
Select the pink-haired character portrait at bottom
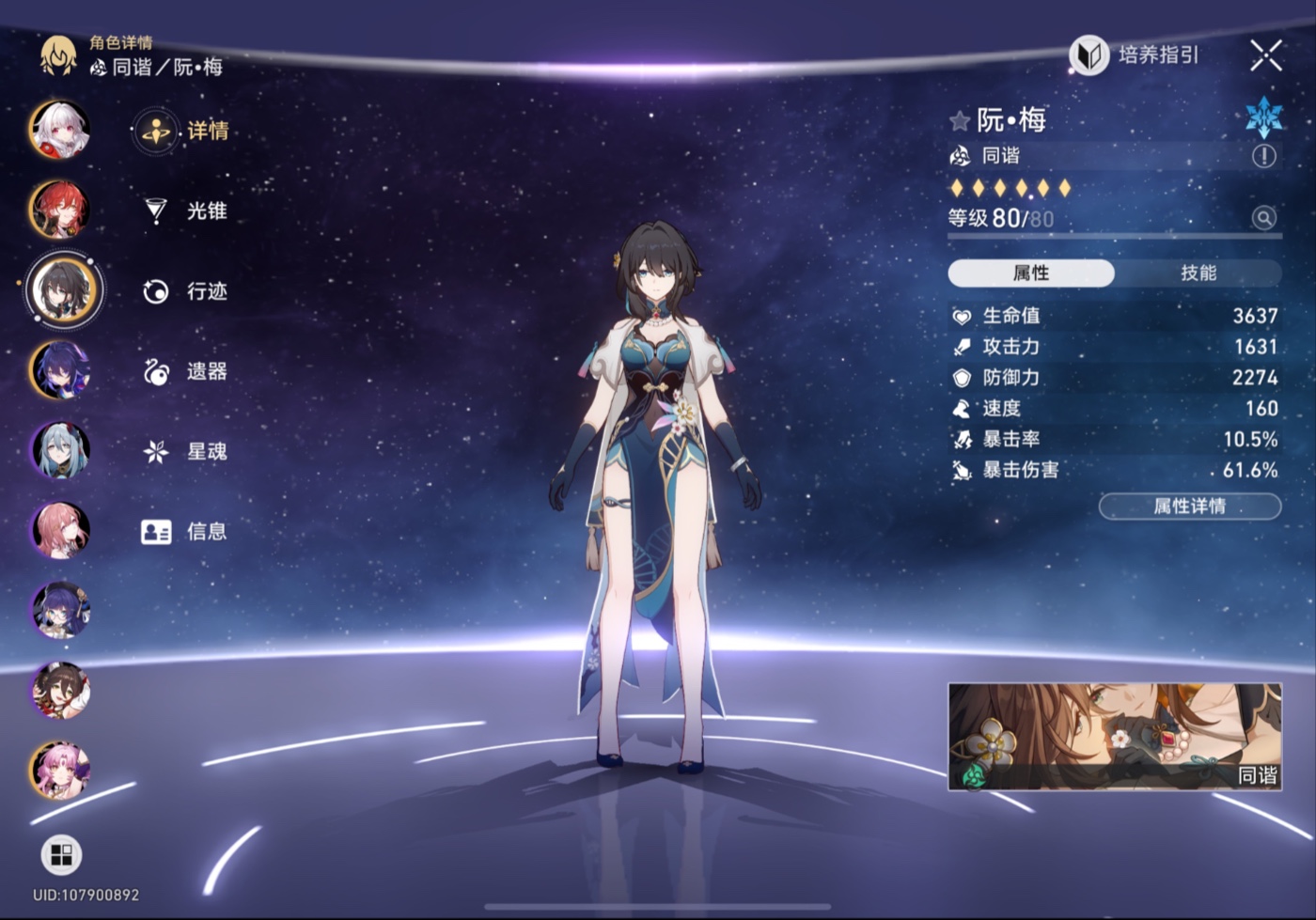[x=60, y=770]
